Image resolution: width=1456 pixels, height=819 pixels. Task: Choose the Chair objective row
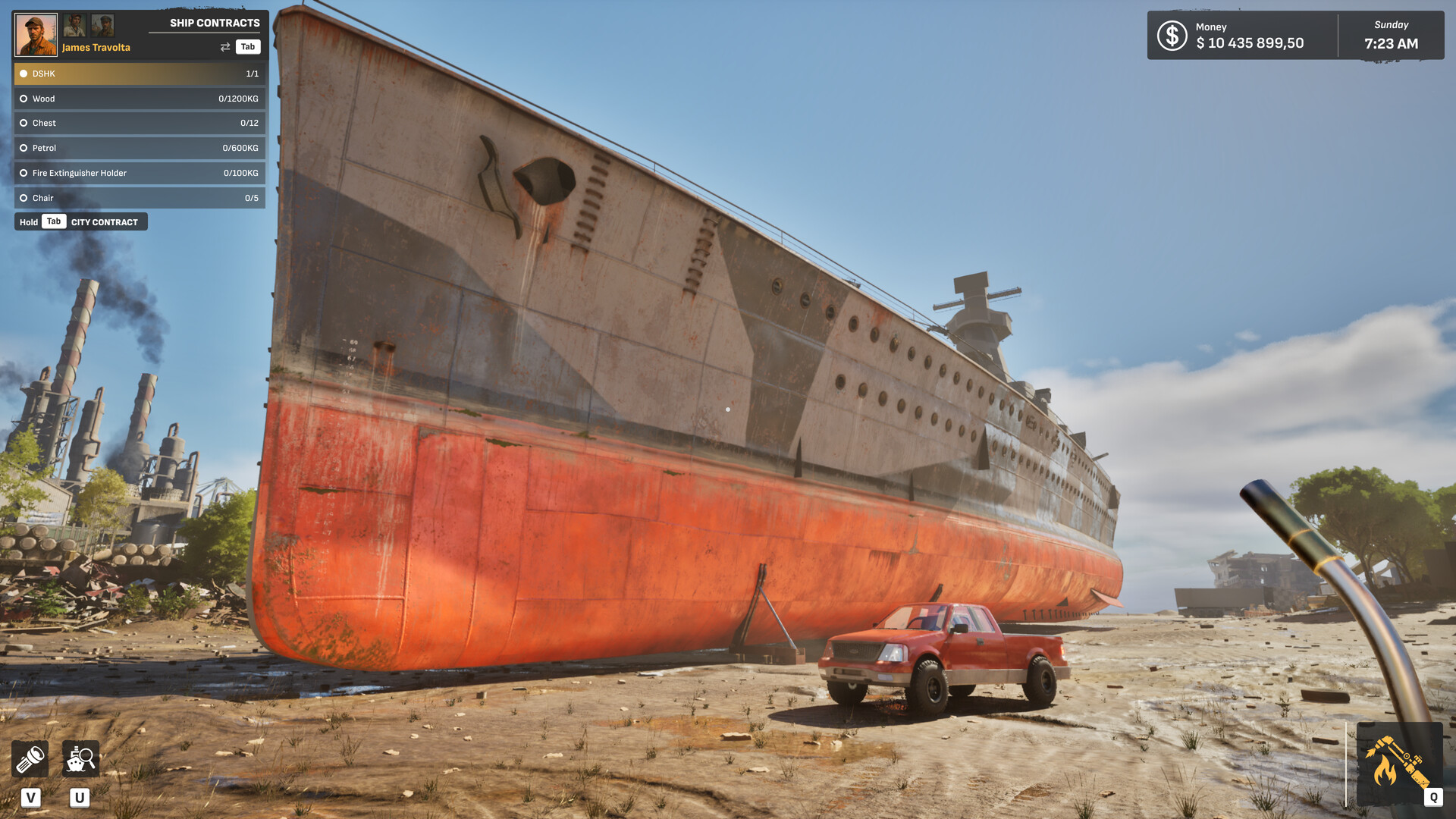point(140,198)
